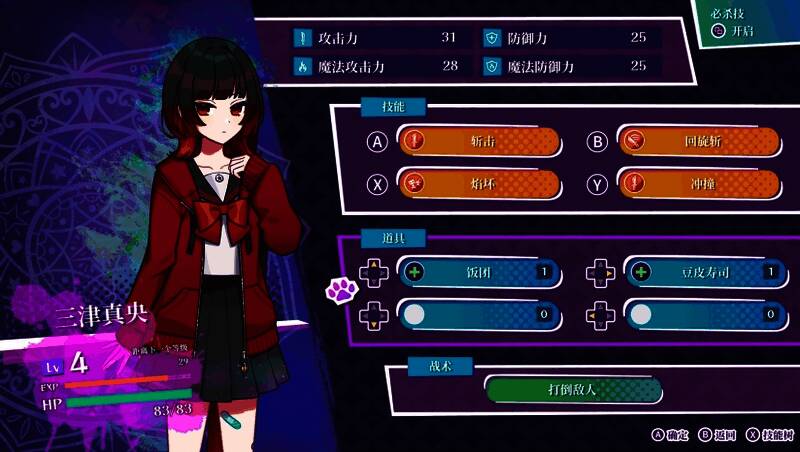This screenshot has height=452, width=800.
Task: Select the 豆皮寿司 item slot
Action: click(x=702, y=271)
